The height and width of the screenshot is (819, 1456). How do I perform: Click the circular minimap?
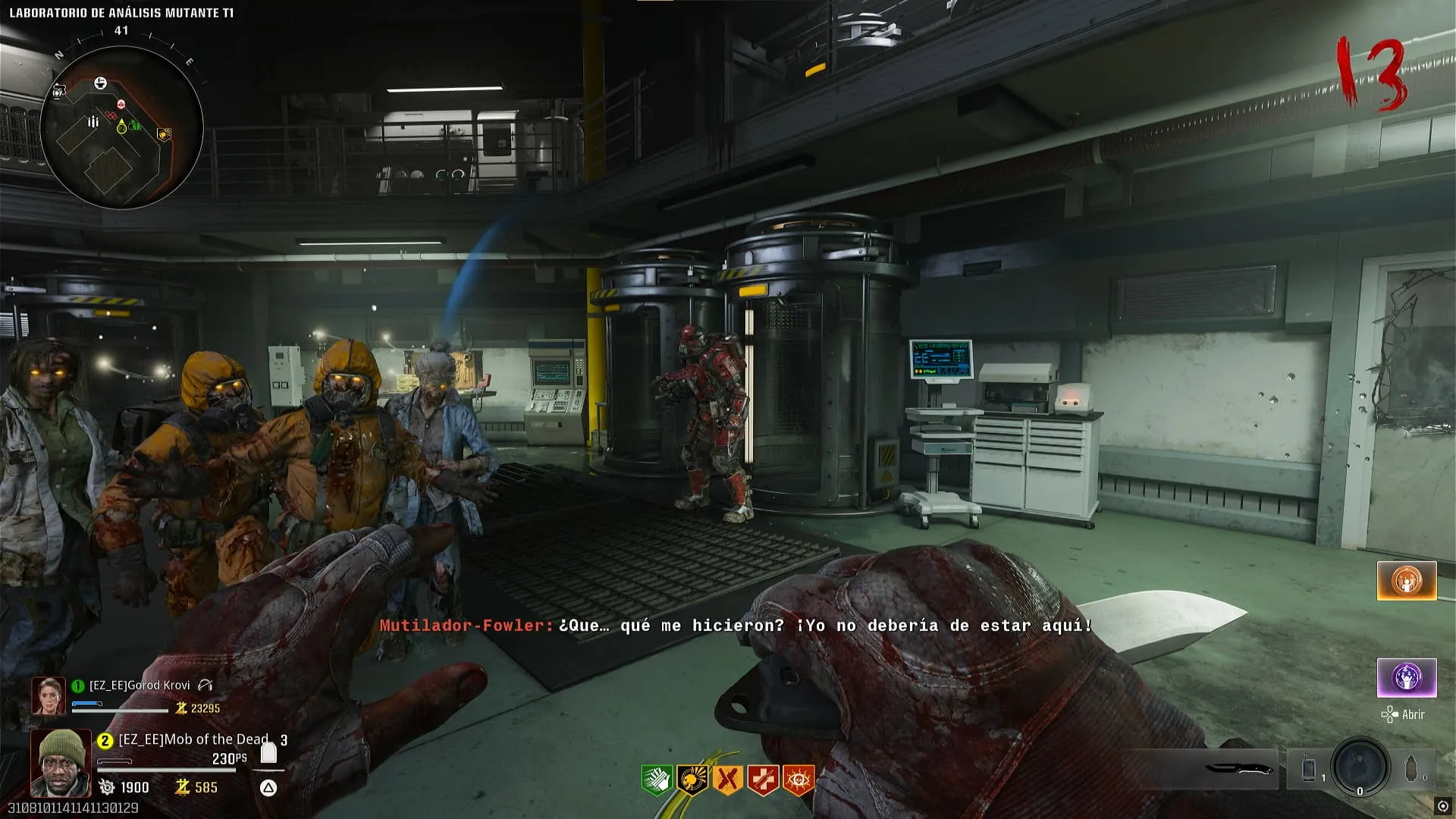(x=121, y=127)
